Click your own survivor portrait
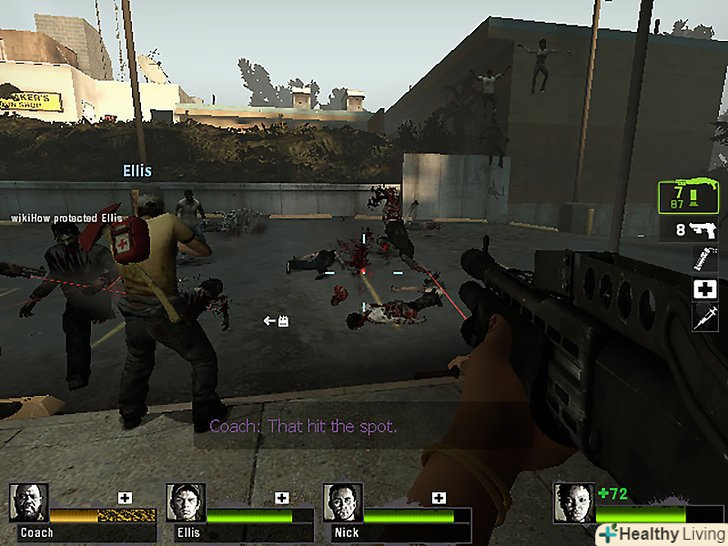The height and width of the screenshot is (546, 728). pos(573,503)
